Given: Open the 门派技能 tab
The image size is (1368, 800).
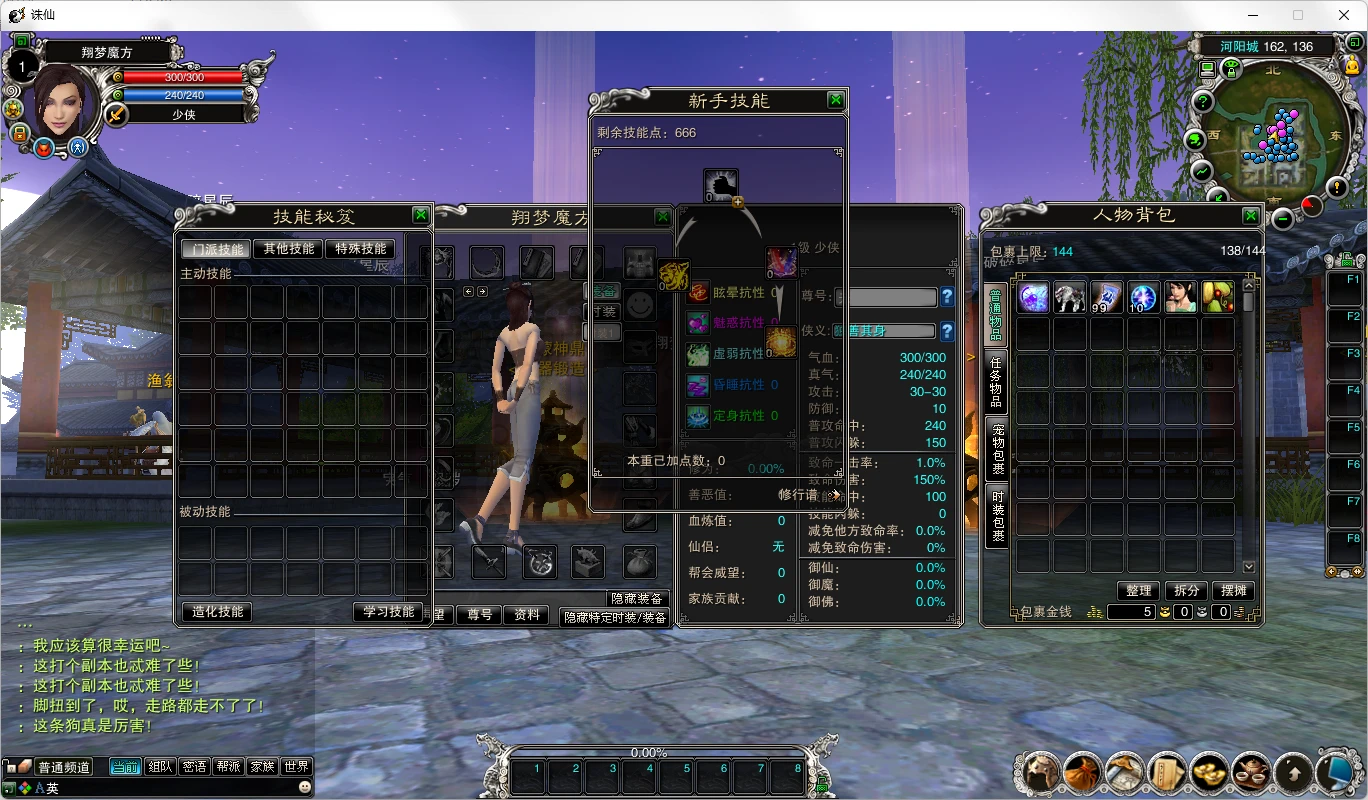Looking at the screenshot, I should coord(216,249).
